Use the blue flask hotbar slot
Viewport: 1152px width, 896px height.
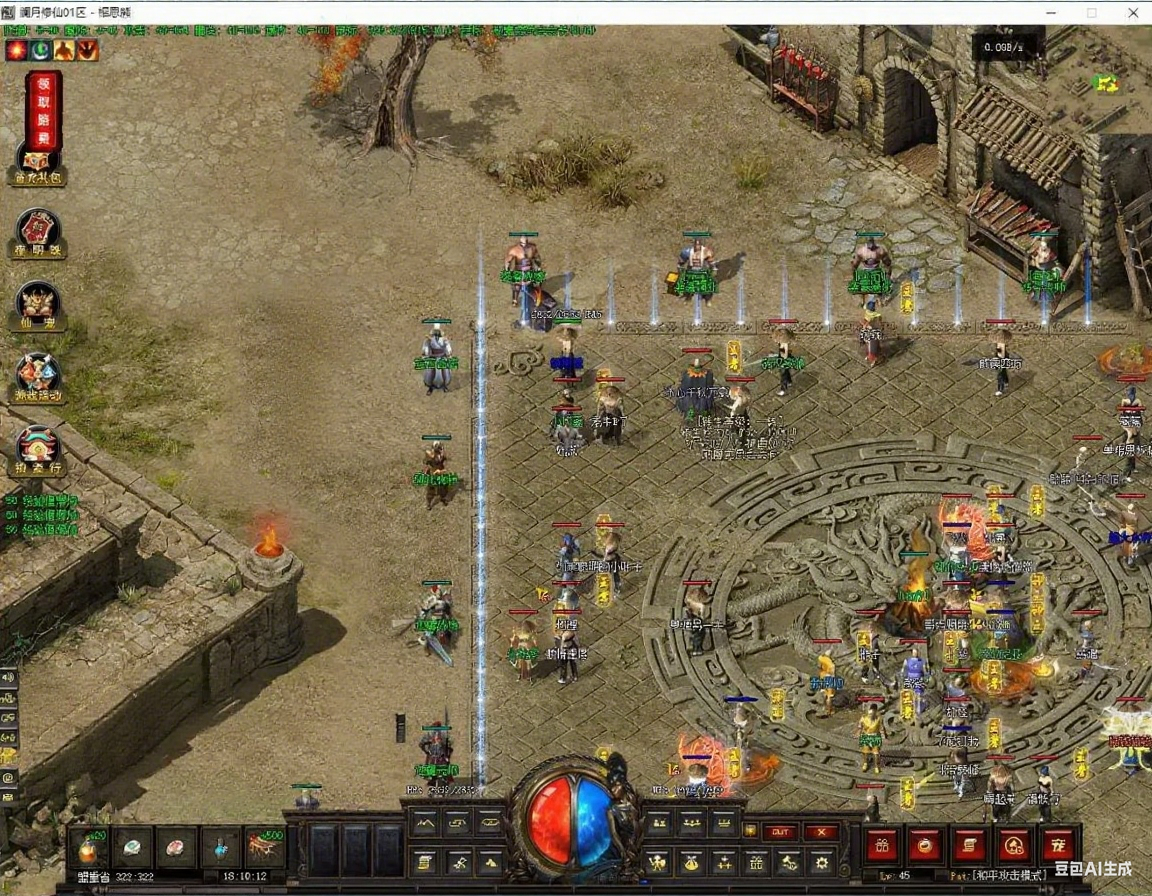tap(220, 848)
